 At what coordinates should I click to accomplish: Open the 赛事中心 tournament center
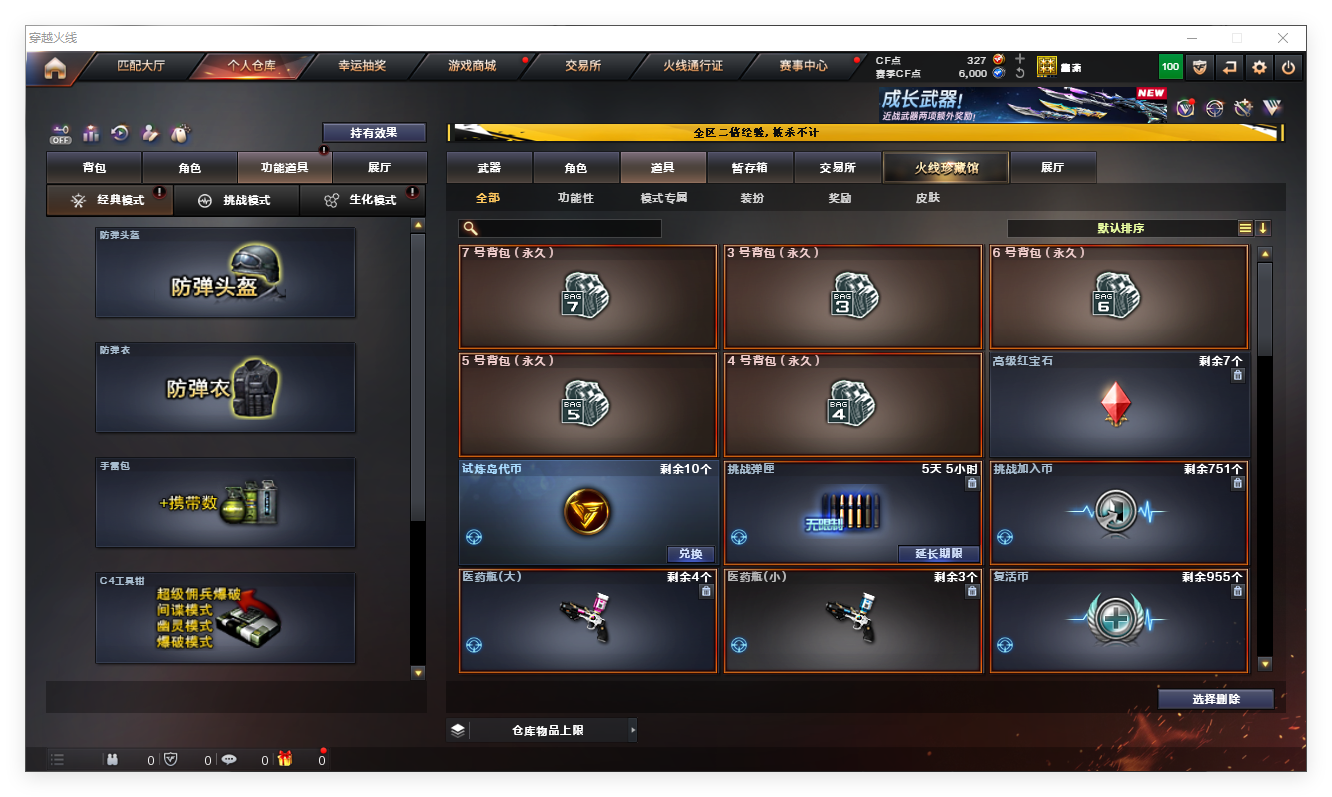tap(803, 66)
